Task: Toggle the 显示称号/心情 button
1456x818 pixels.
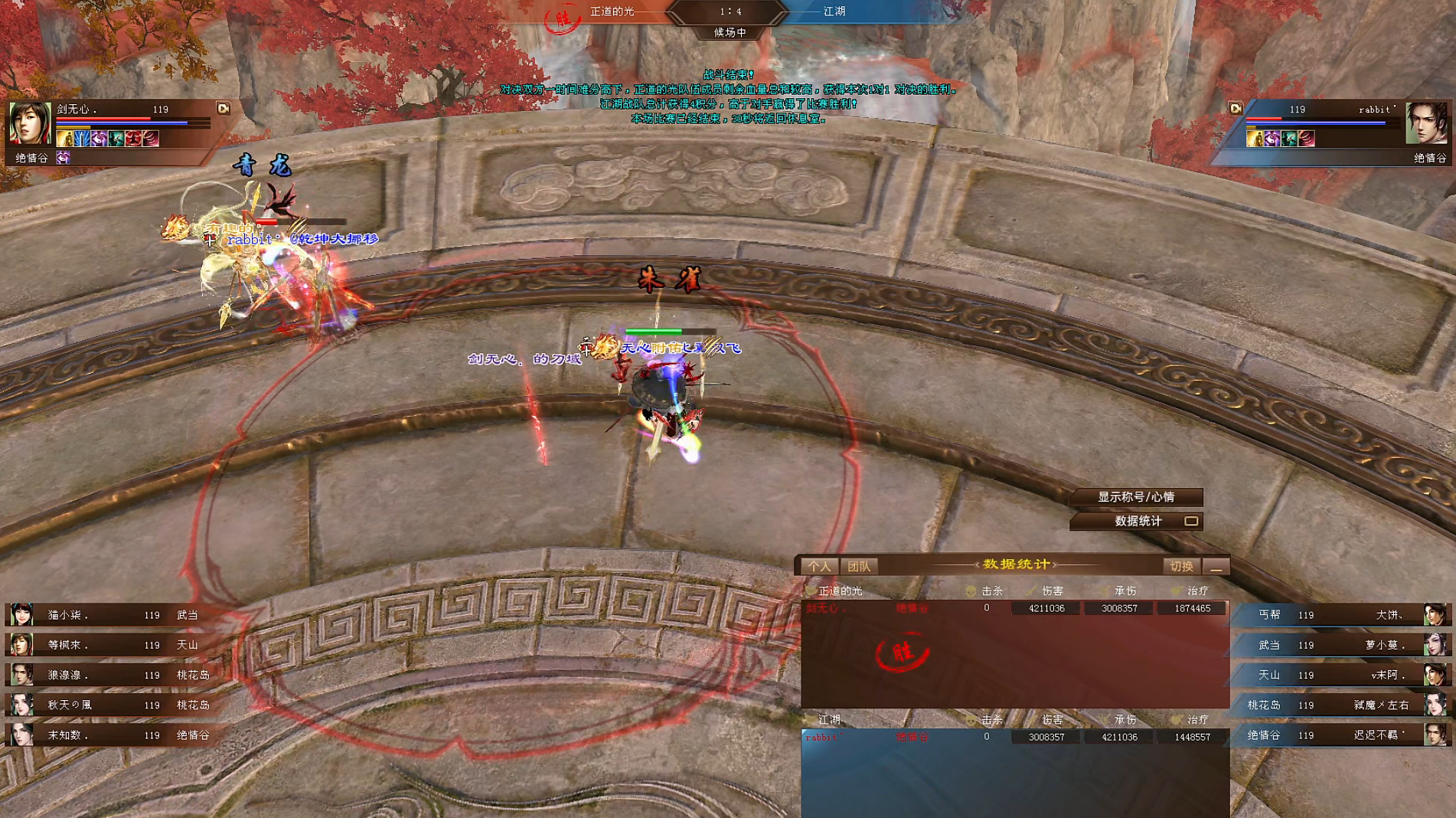Action: pos(1136,497)
